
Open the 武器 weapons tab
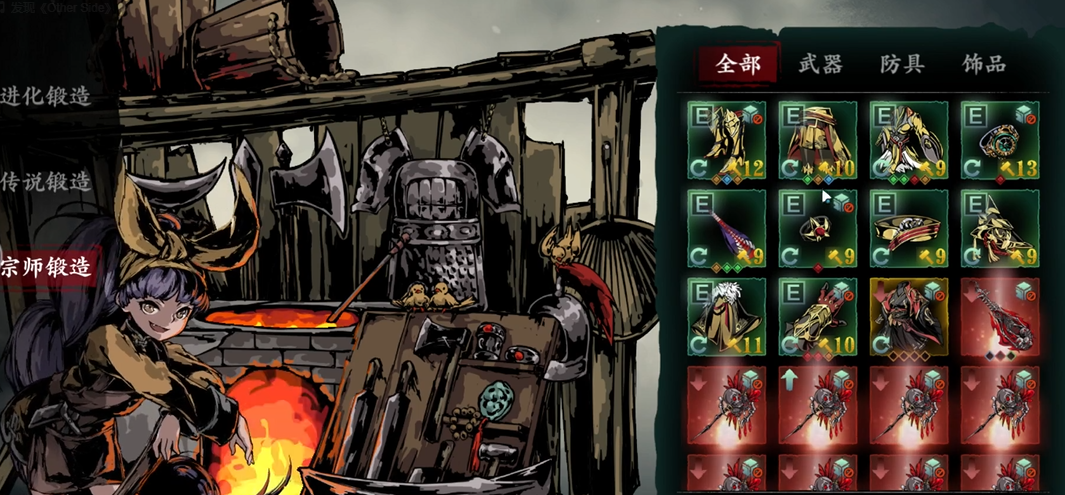[820, 66]
